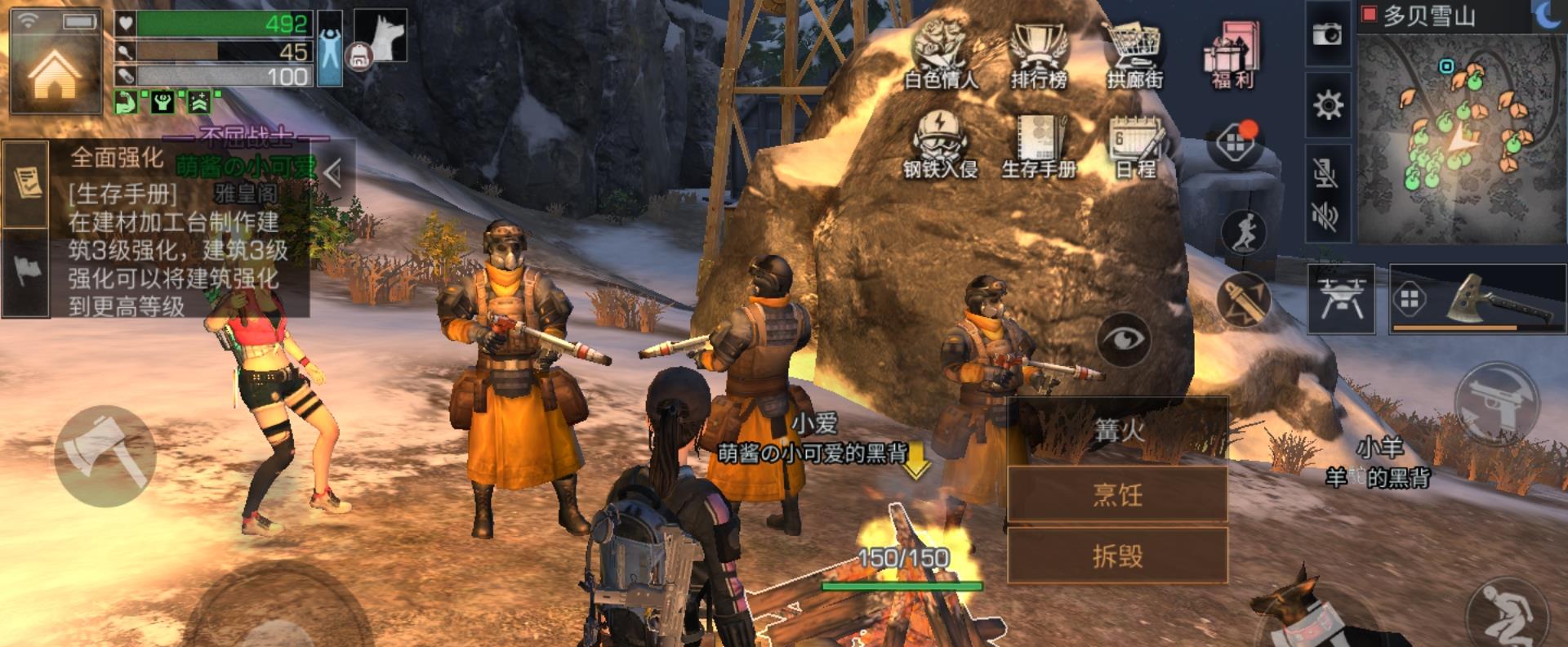Take a screenshot with camera icon
1568x647 pixels.
click(x=1327, y=34)
